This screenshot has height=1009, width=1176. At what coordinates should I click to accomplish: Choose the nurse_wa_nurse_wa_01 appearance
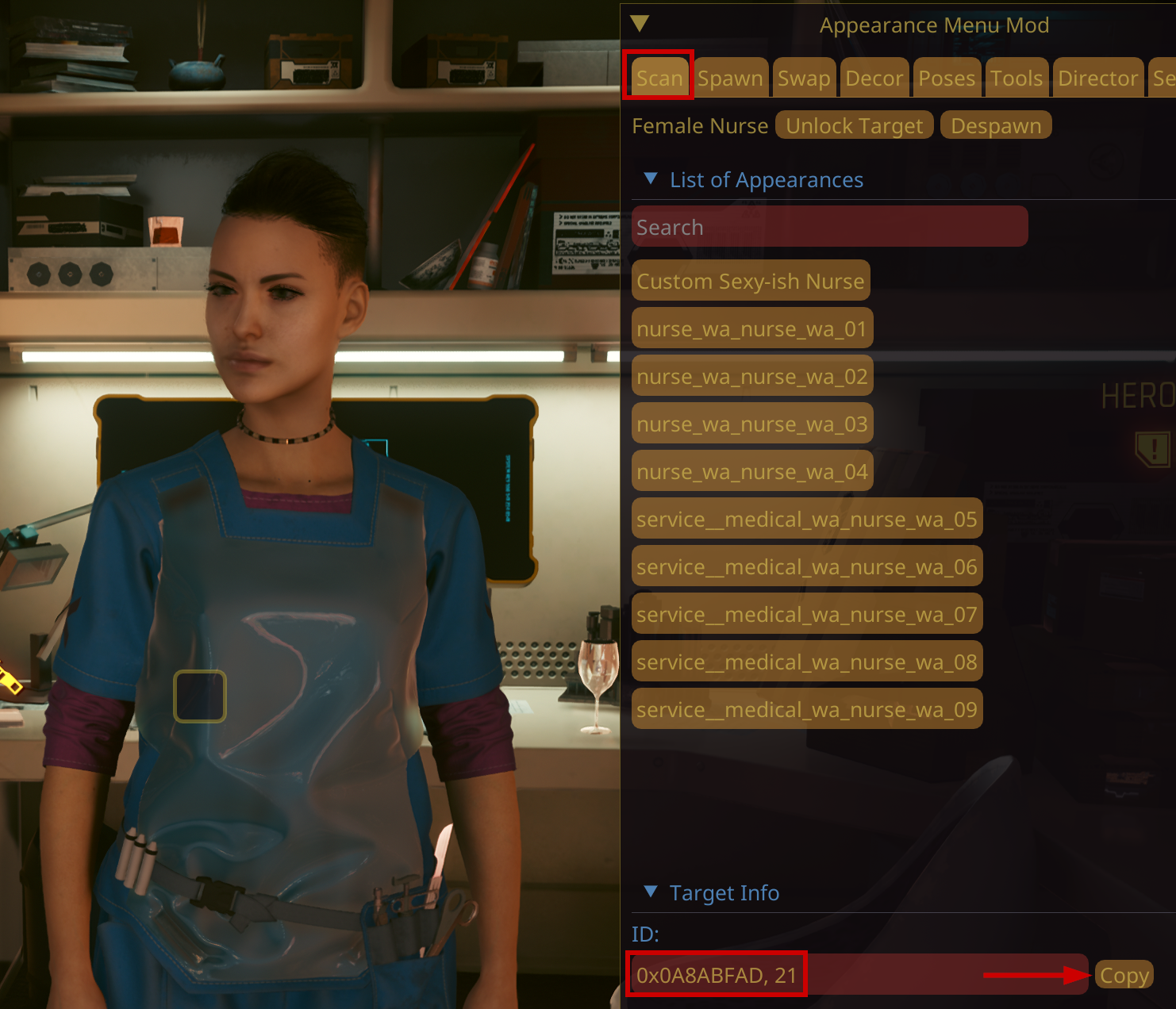click(x=751, y=328)
